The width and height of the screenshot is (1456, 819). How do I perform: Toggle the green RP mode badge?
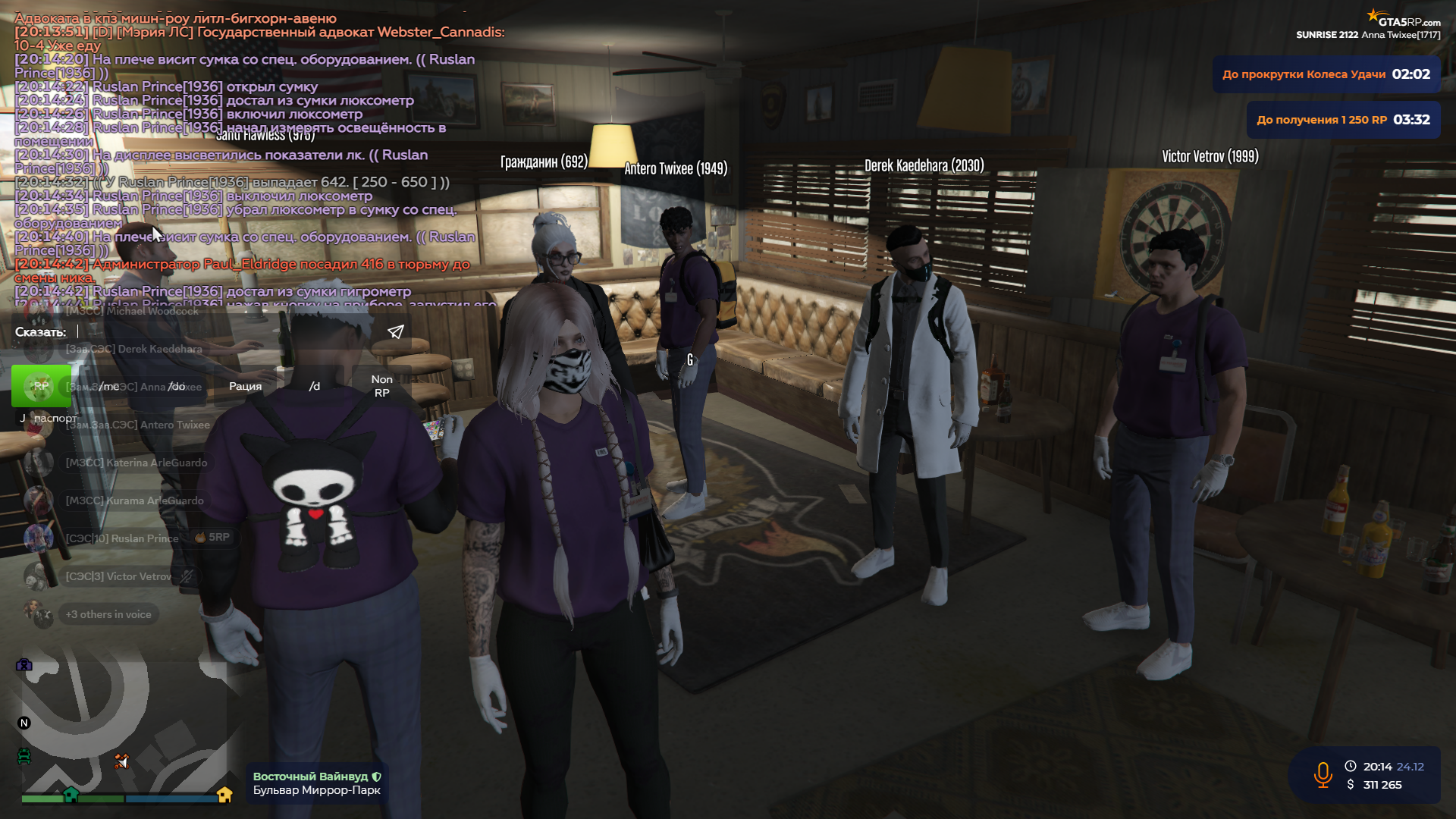coord(41,385)
